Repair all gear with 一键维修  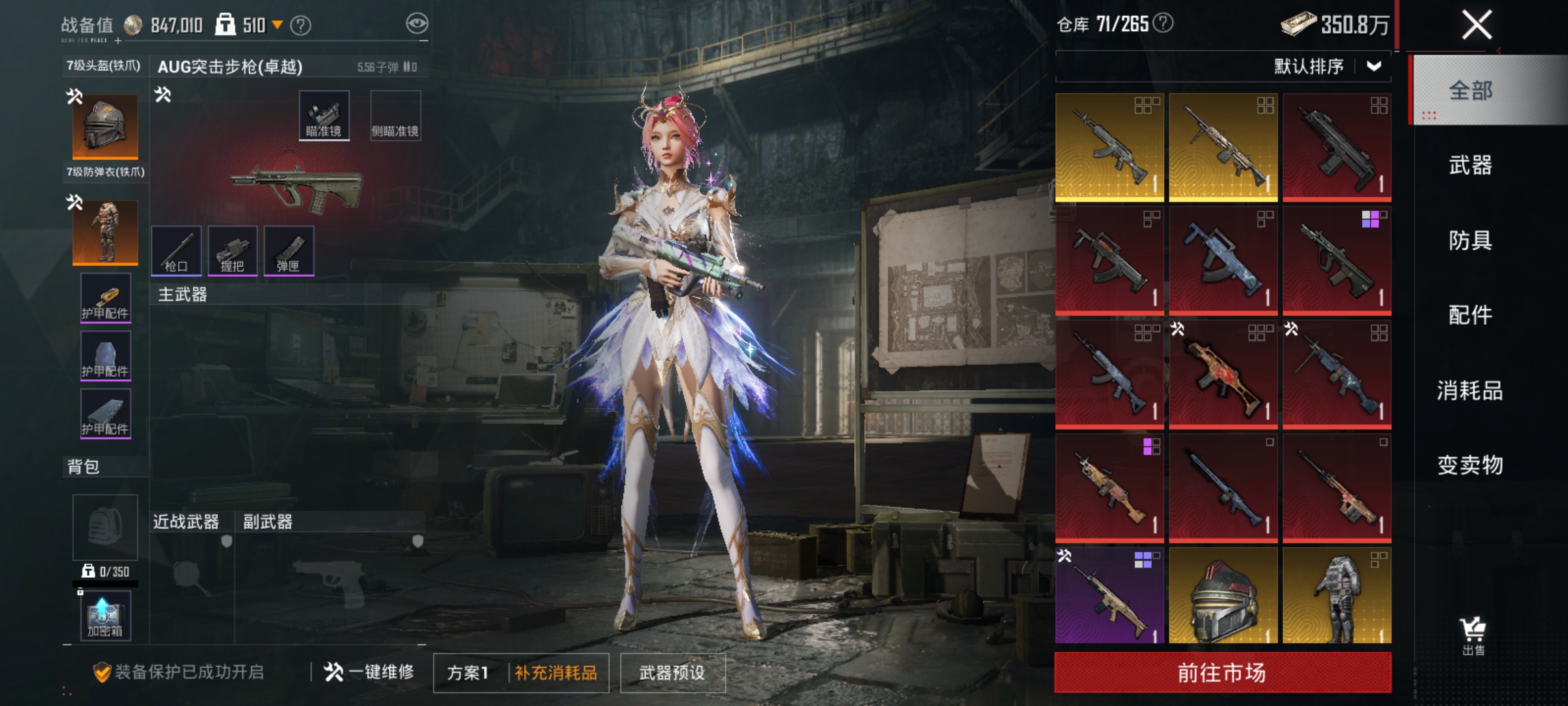point(370,672)
